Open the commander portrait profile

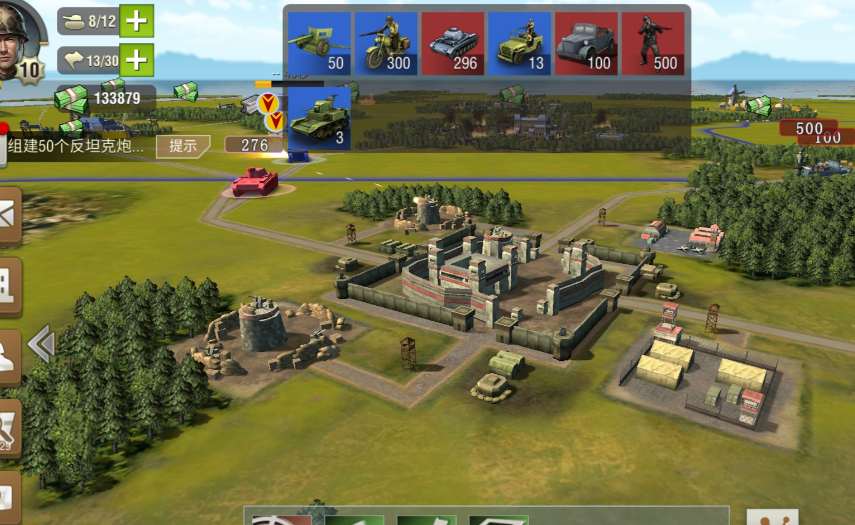tap(22, 42)
